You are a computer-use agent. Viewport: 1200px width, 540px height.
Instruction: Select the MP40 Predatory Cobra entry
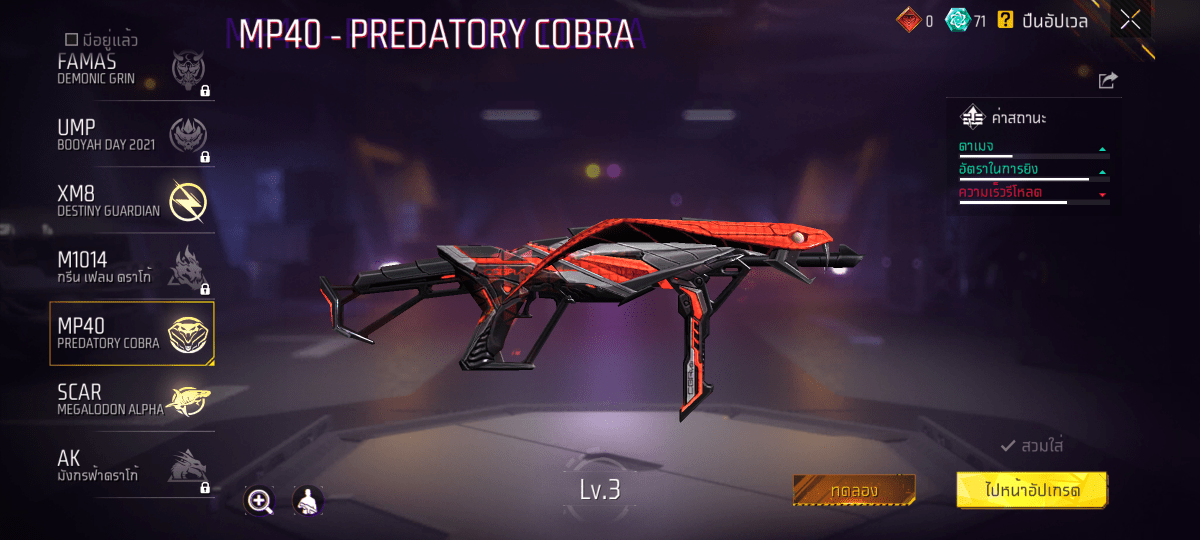click(132, 333)
